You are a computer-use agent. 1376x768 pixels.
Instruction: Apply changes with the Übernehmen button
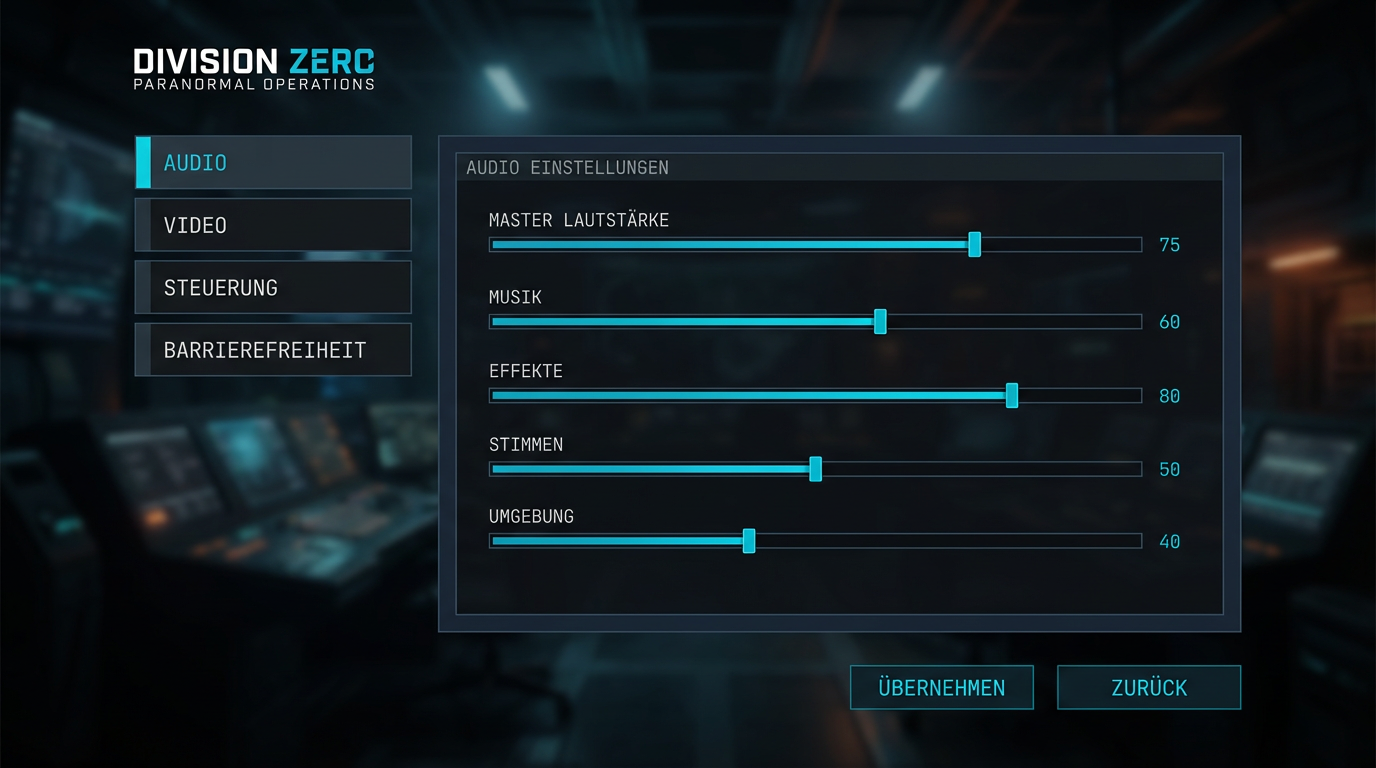pyautogui.click(x=941, y=688)
